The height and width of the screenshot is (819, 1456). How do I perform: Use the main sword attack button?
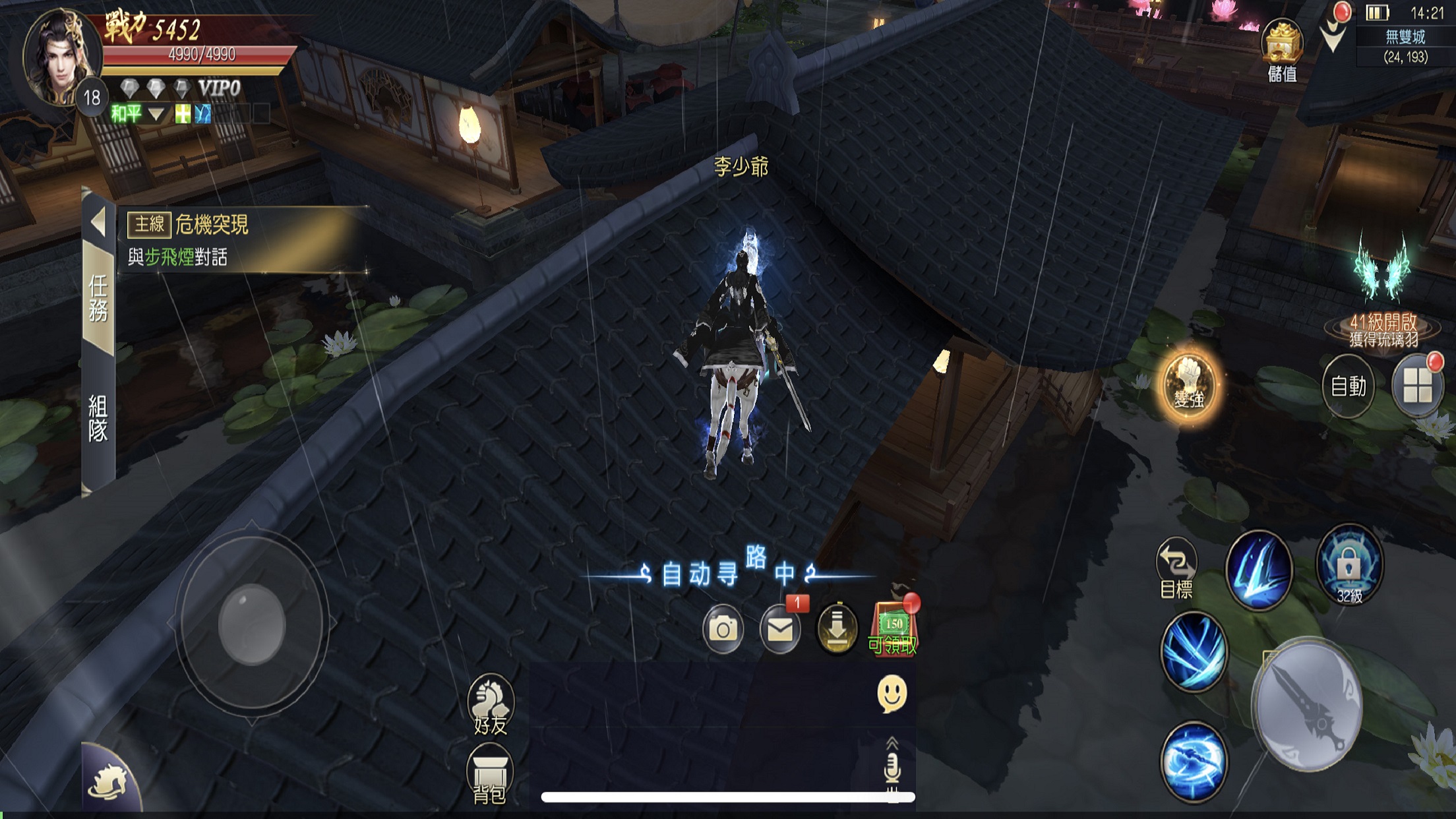pos(1307,706)
